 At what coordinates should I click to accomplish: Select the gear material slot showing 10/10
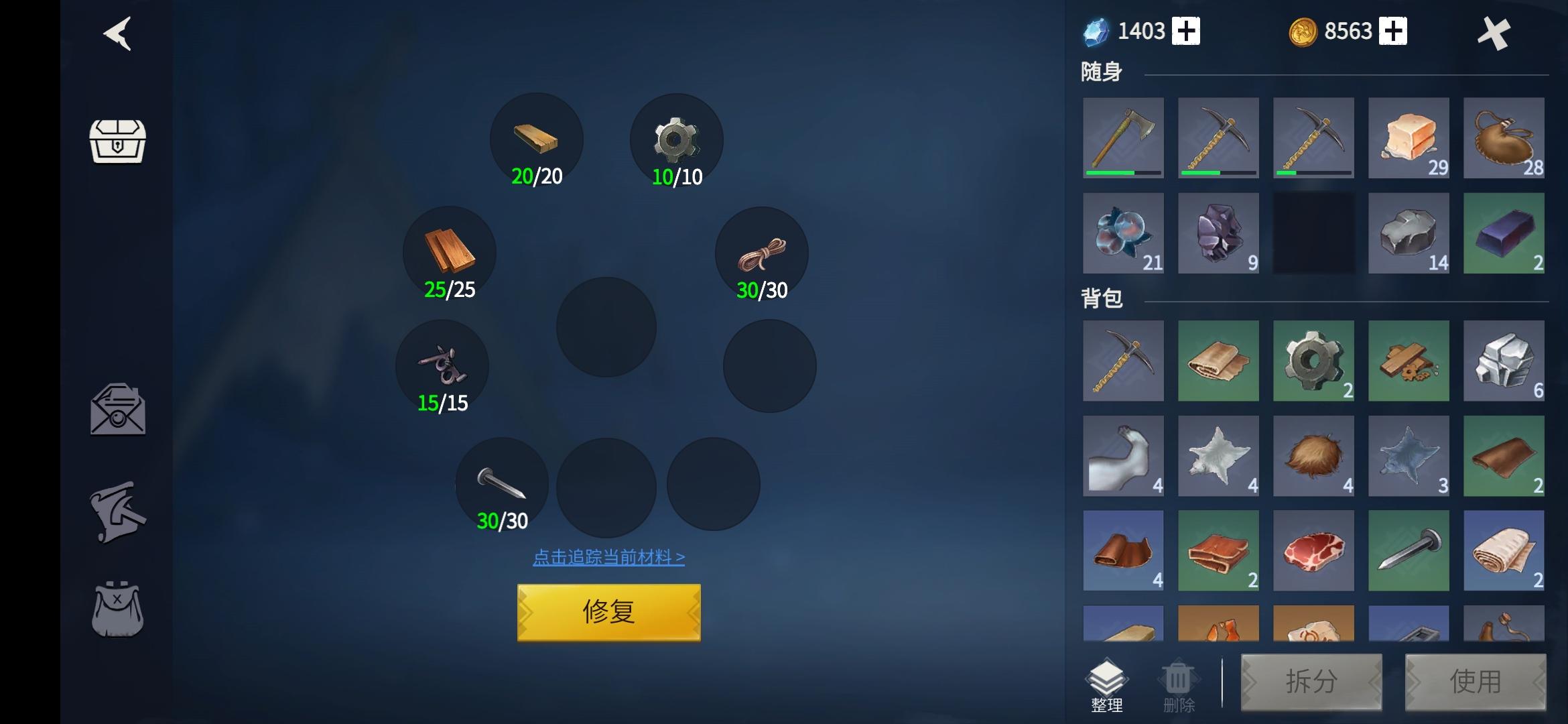coord(676,141)
